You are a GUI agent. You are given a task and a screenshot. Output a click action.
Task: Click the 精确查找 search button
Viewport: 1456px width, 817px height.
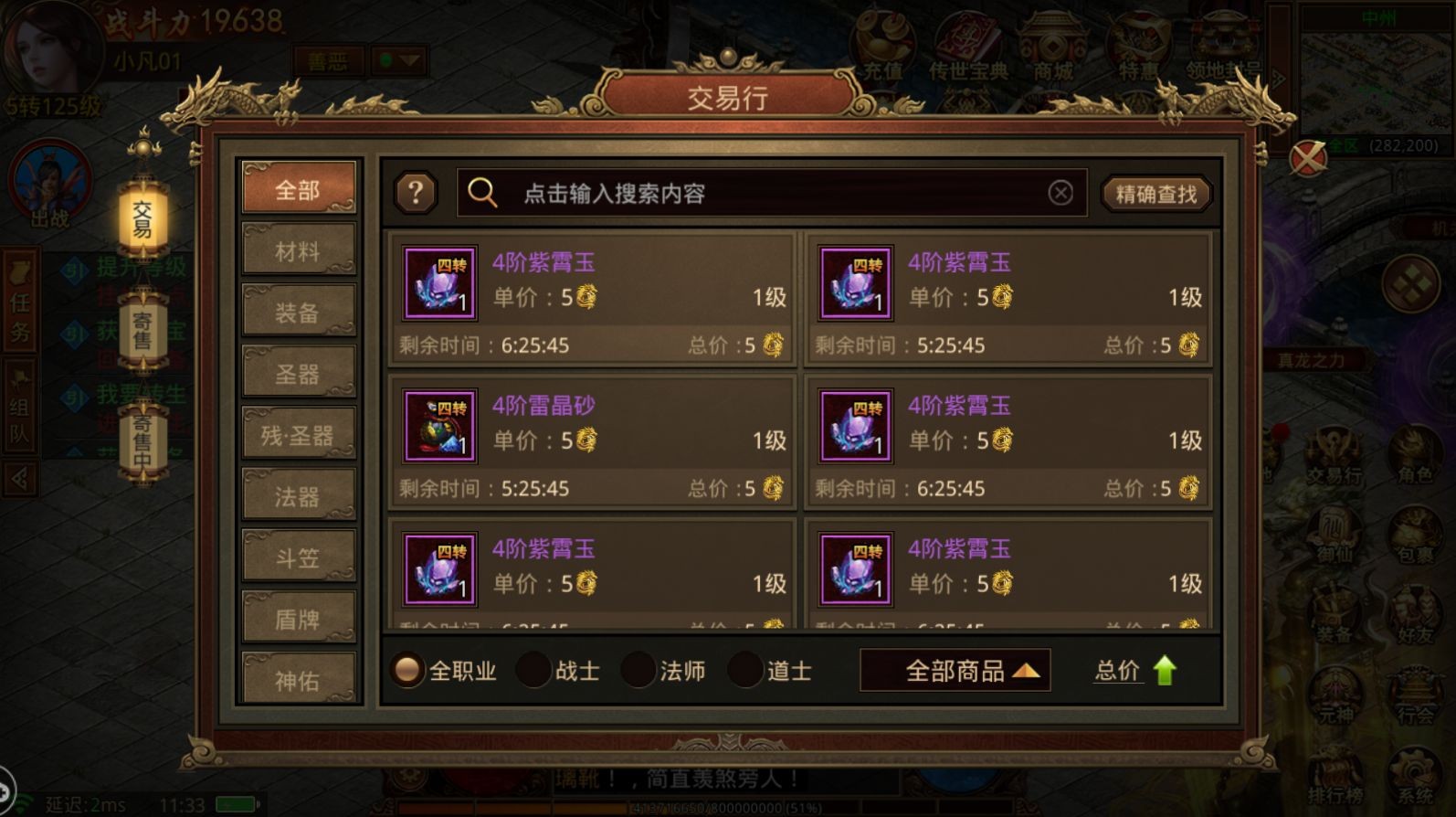coord(1155,193)
